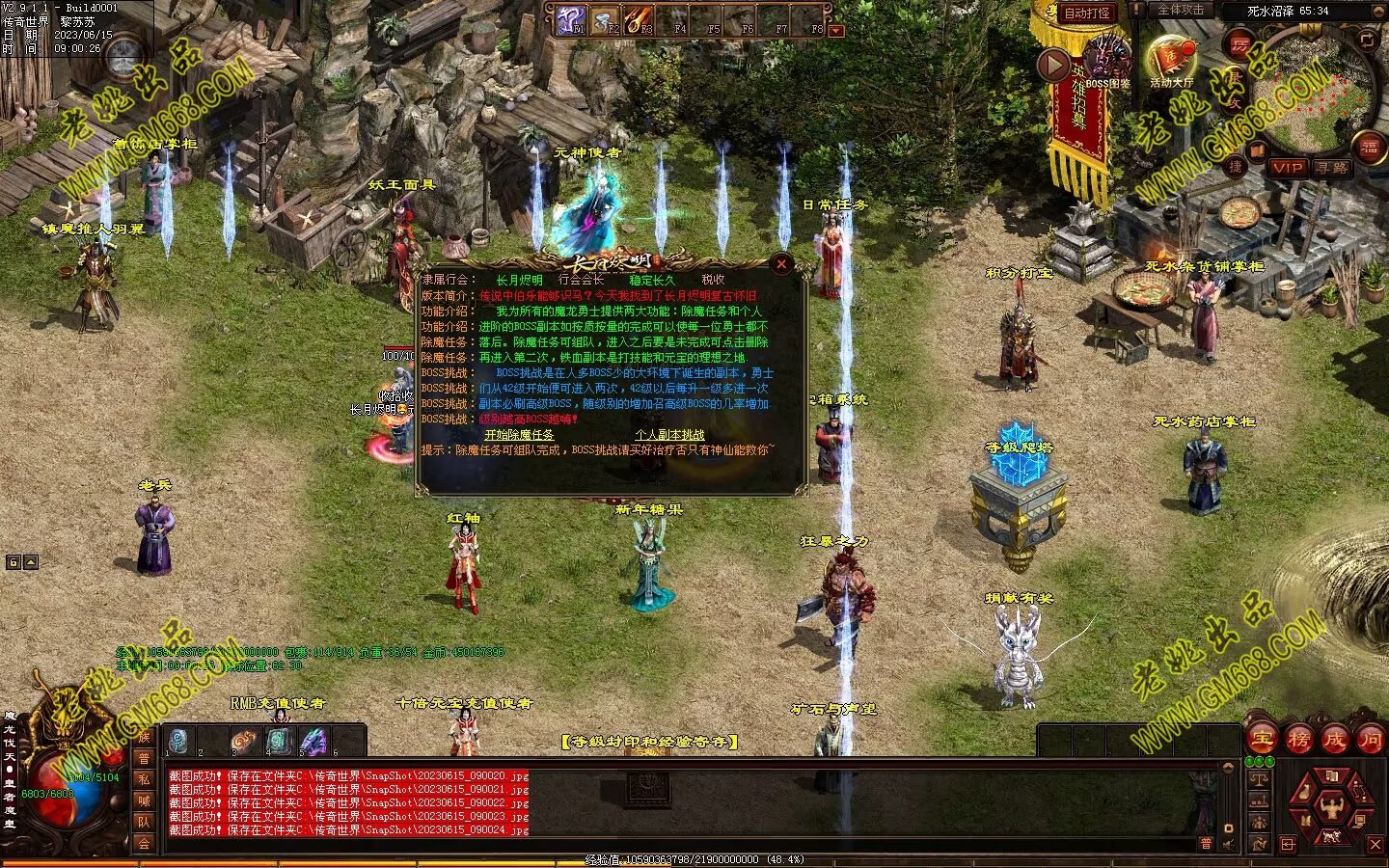Use the blue rune stone in slot 1
Viewport: 1389px width, 868px height.
(178, 741)
